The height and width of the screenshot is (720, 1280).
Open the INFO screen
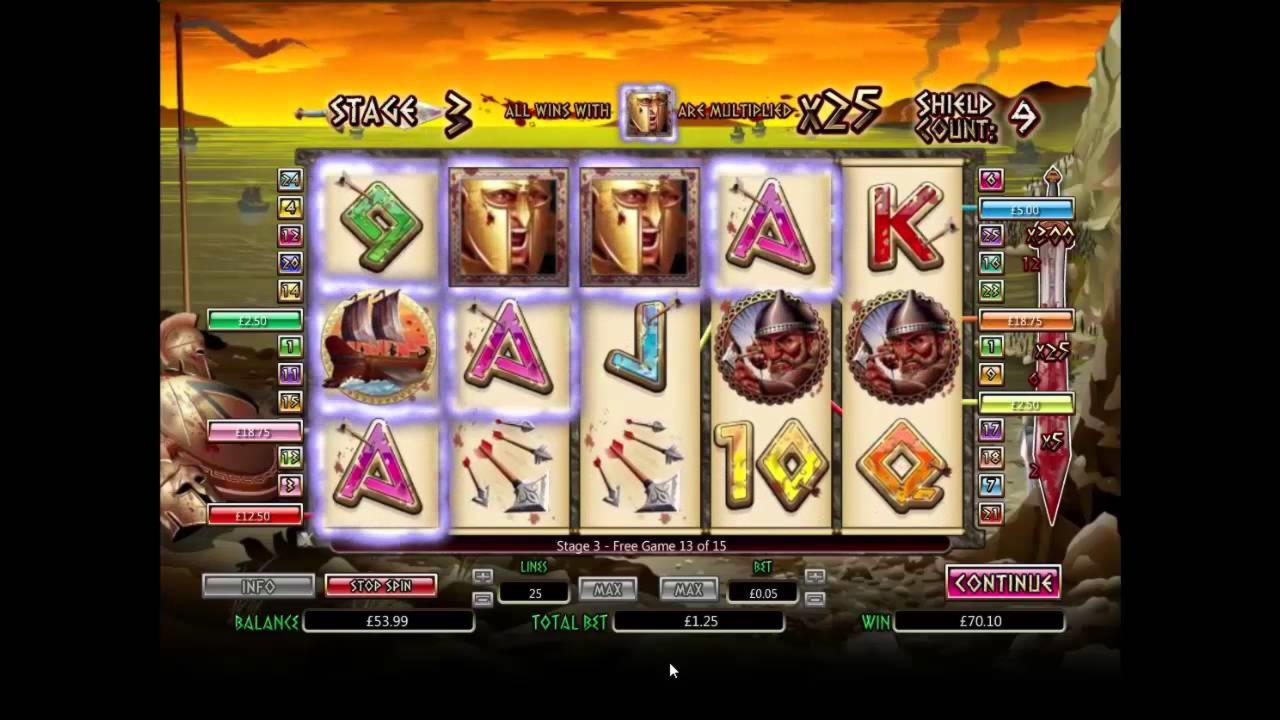(259, 585)
